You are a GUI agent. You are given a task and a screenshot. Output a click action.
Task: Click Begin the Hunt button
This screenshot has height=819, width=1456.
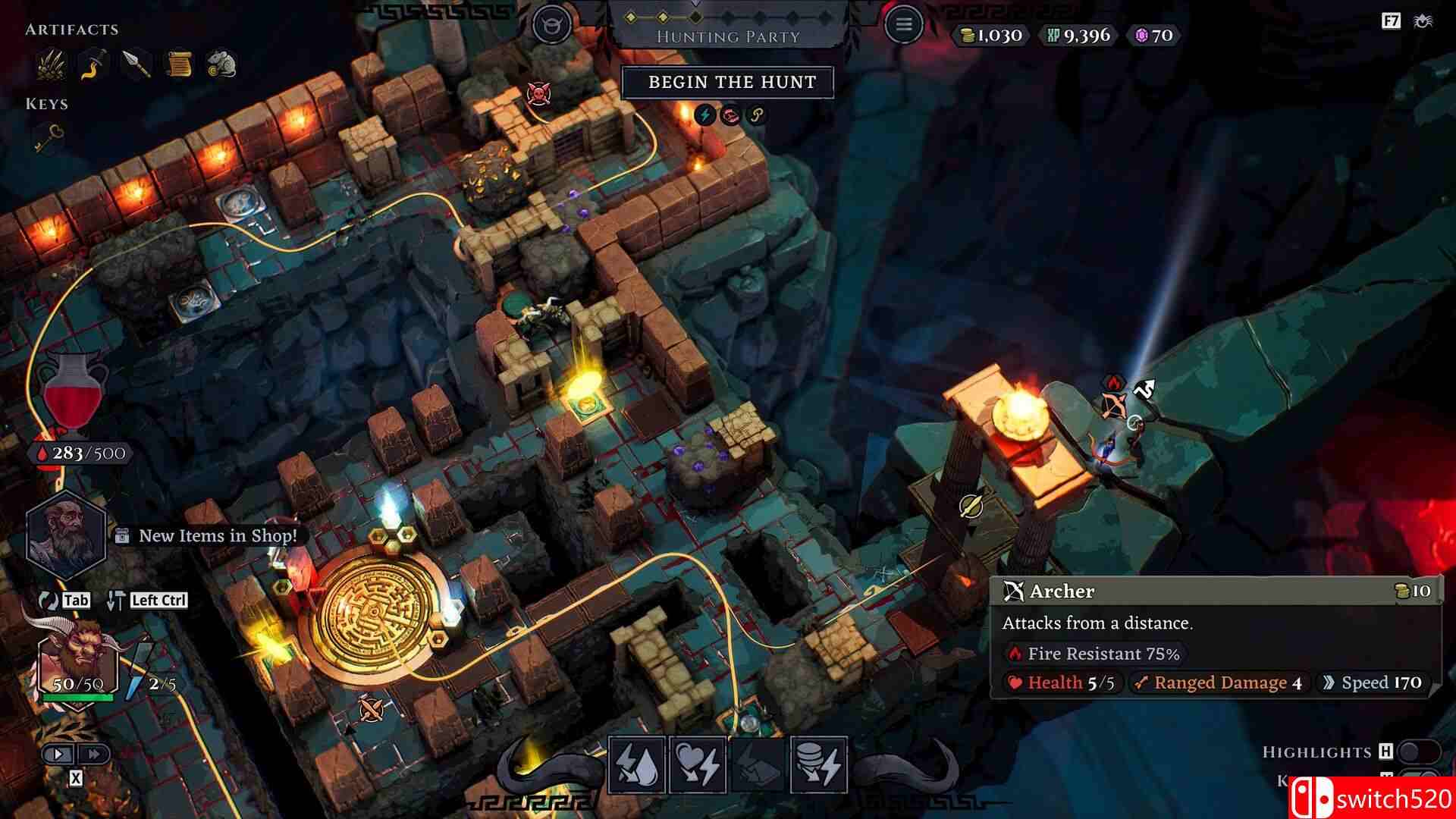(x=727, y=83)
